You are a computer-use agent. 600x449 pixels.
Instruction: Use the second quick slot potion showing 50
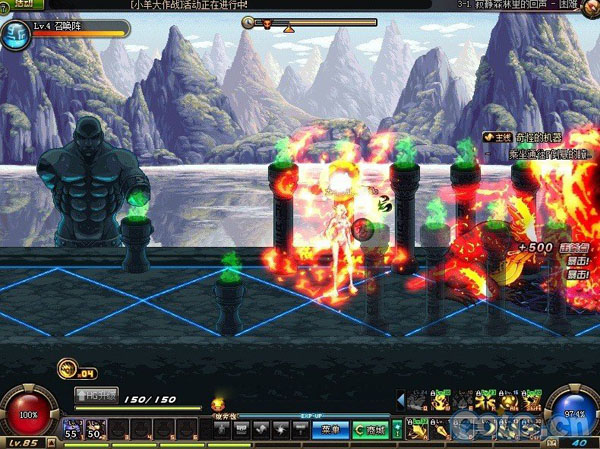94,428
